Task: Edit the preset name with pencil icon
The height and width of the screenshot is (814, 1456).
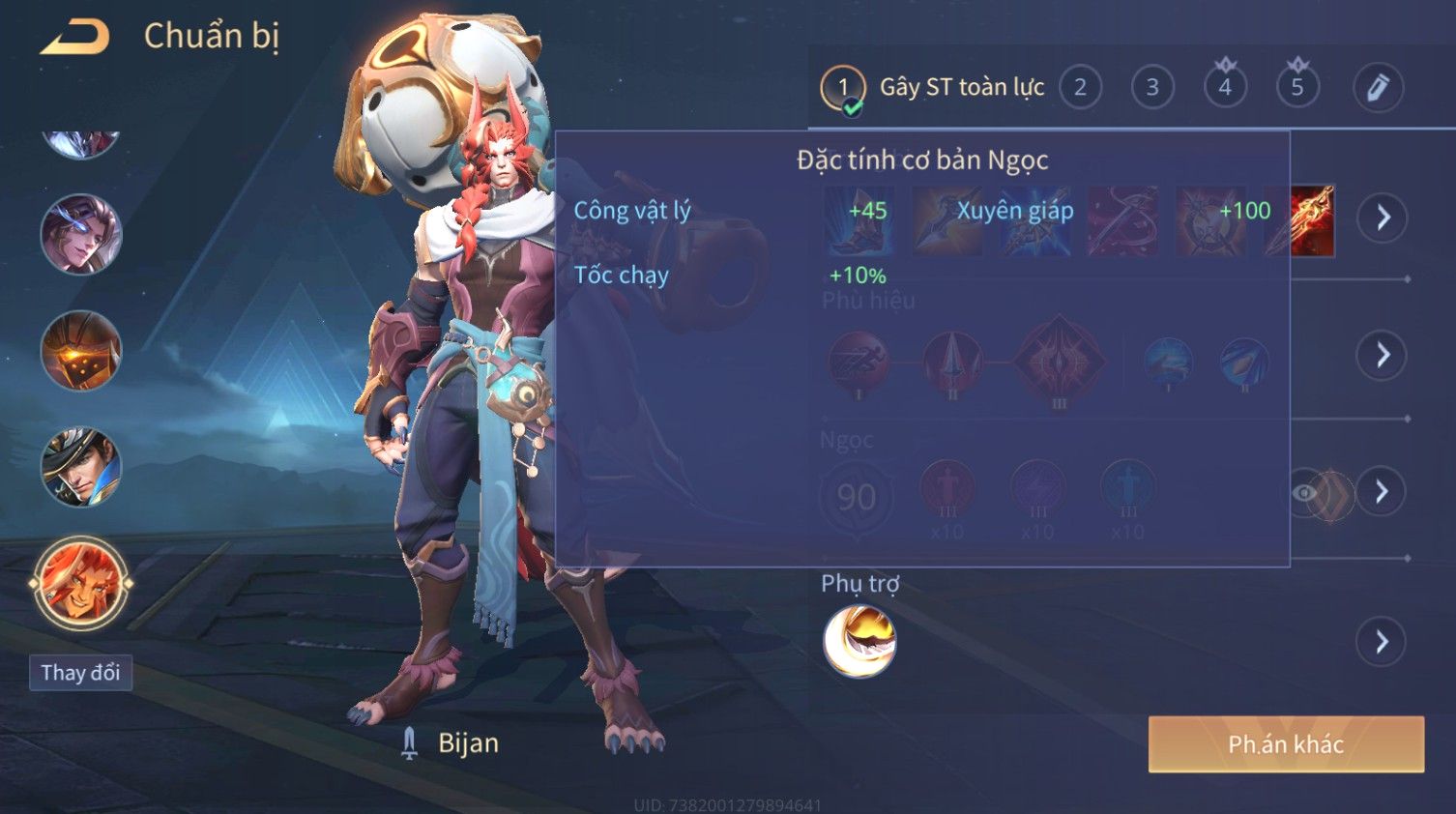Action: point(1378,88)
